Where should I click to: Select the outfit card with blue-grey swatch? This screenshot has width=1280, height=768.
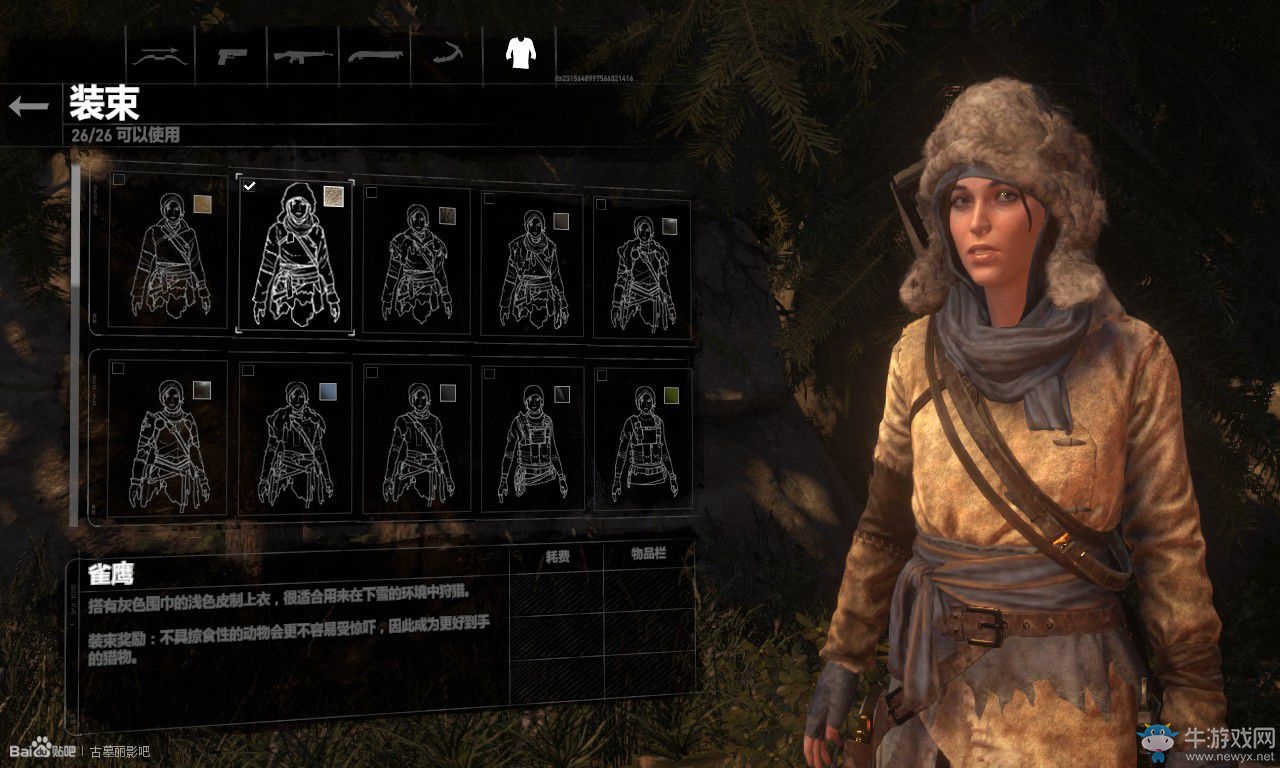pyautogui.click(x=296, y=440)
